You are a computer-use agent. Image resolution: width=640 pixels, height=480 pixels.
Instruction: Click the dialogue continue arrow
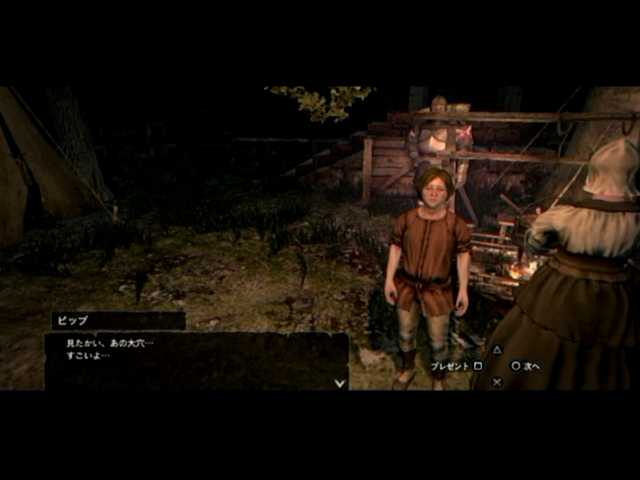pyautogui.click(x=340, y=381)
